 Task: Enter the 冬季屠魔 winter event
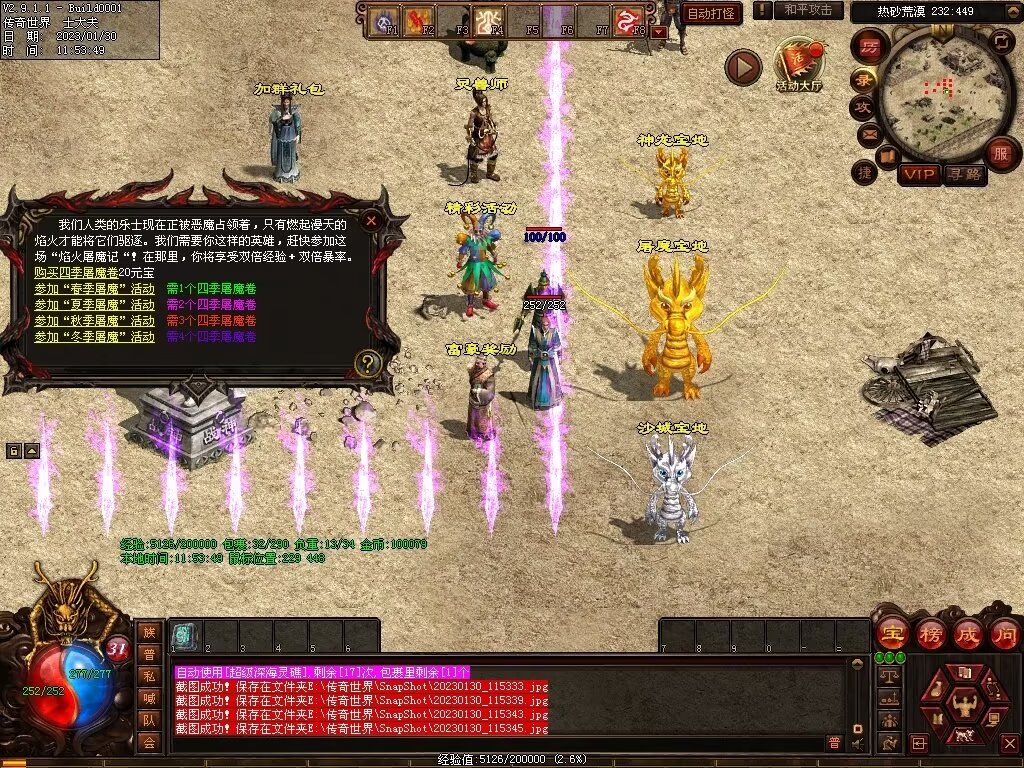click(x=94, y=337)
